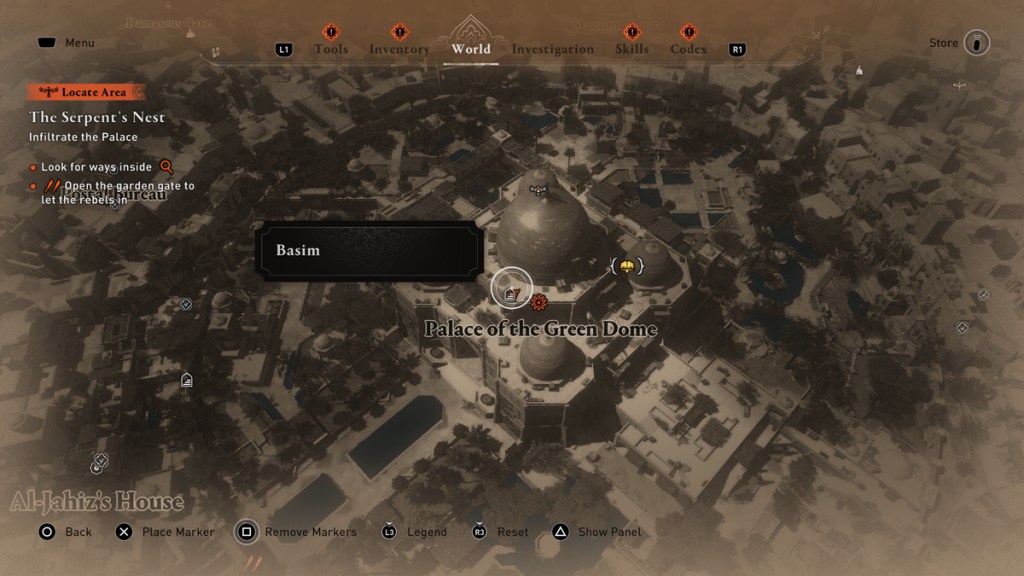Open the Skills tab
Image resolution: width=1024 pixels, height=576 pixels.
[x=632, y=49]
